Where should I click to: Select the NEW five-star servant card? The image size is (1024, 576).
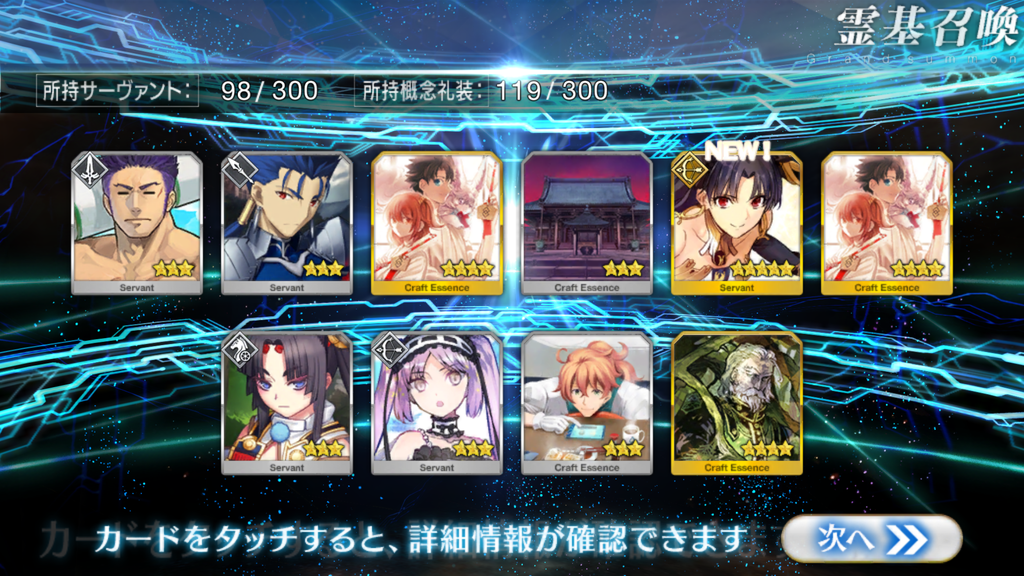click(737, 223)
